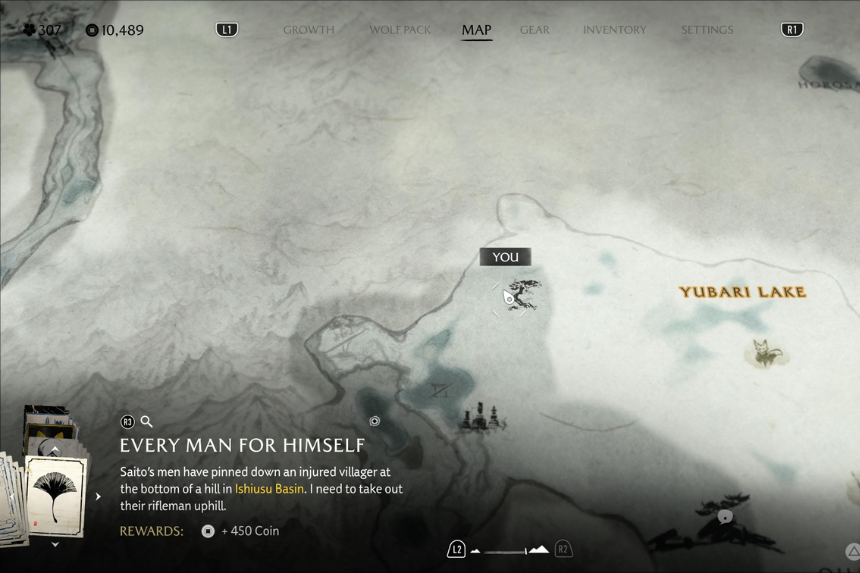Adjust the map zoom slider
The height and width of the screenshot is (573, 860).
[x=509, y=550]
